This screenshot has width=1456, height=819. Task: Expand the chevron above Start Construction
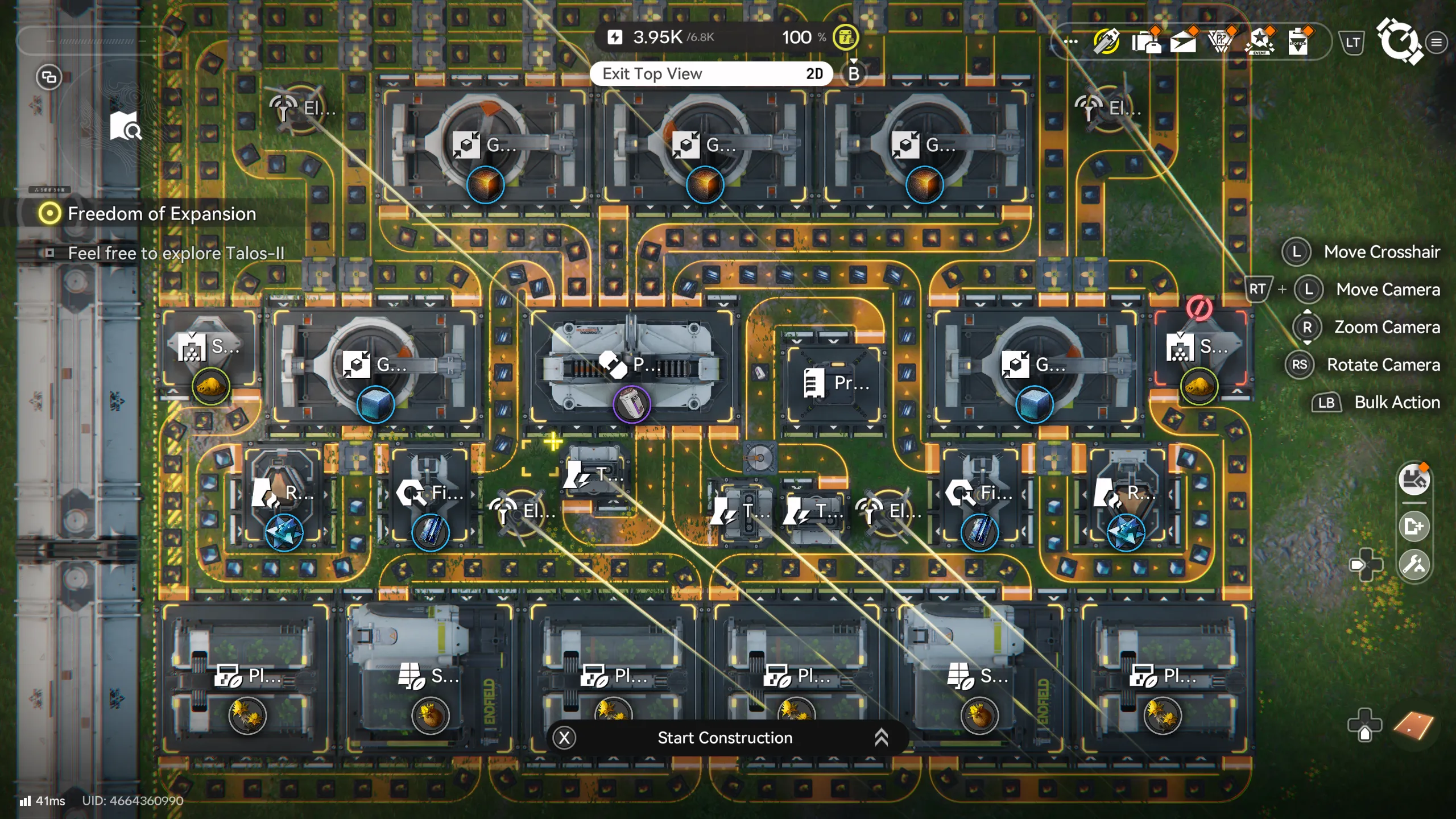click(x=882, y=737)
